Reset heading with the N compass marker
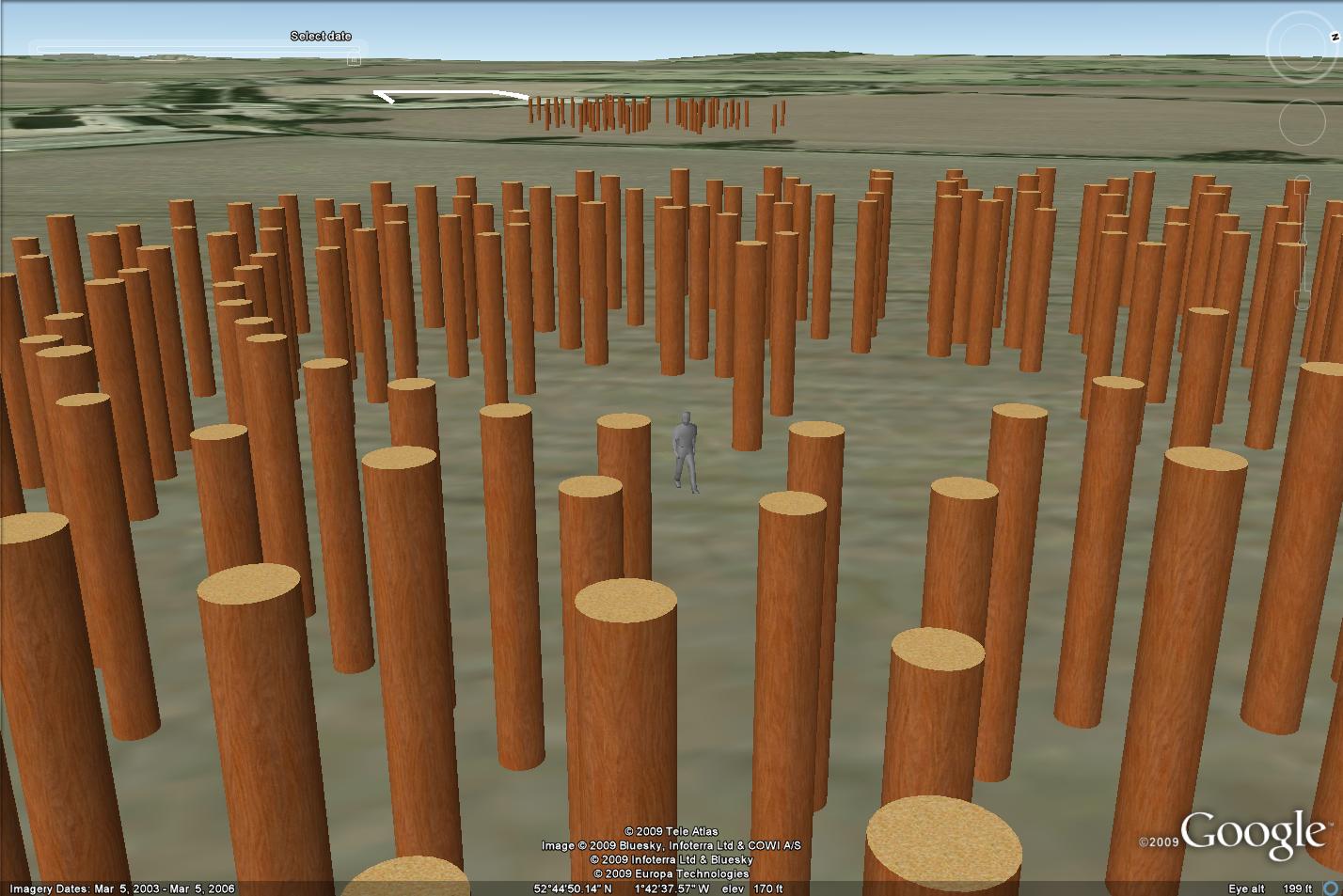 tap(1335, 38)
